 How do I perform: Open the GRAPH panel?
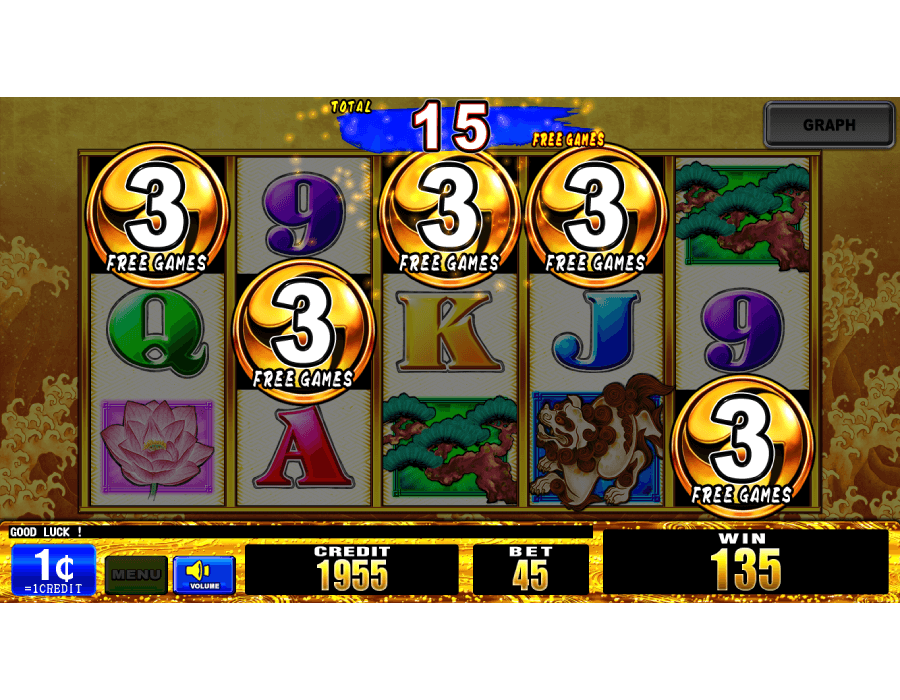click(829, 125)
